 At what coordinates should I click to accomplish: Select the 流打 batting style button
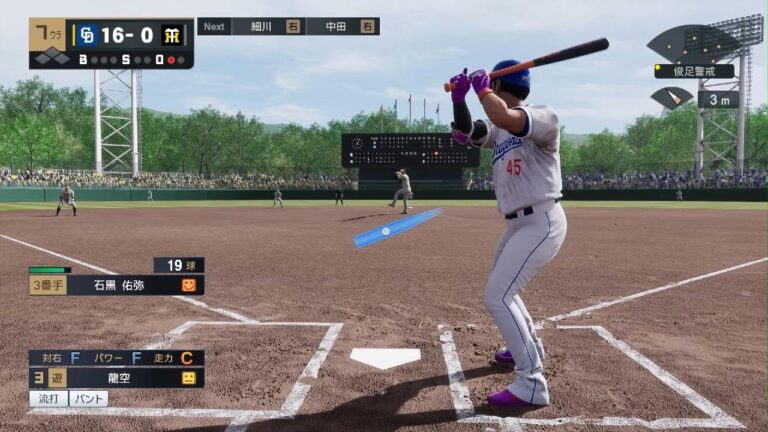(48, 398)
